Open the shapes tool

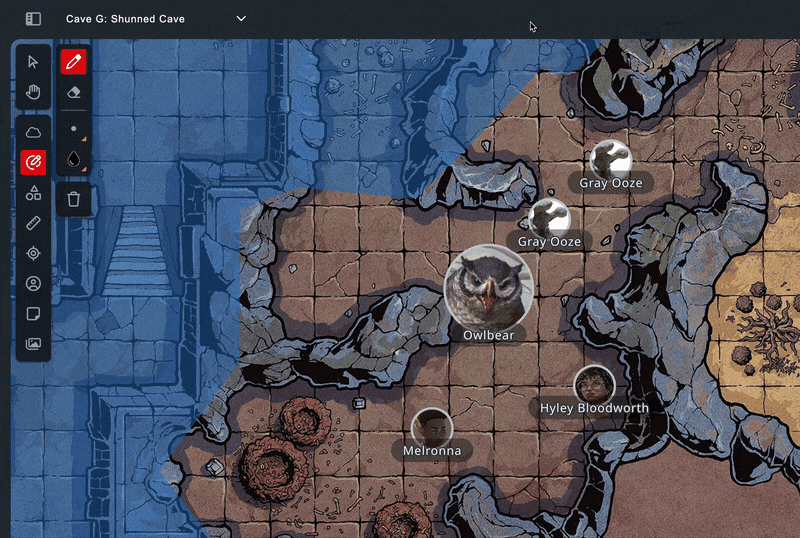[x=33, y=192]
